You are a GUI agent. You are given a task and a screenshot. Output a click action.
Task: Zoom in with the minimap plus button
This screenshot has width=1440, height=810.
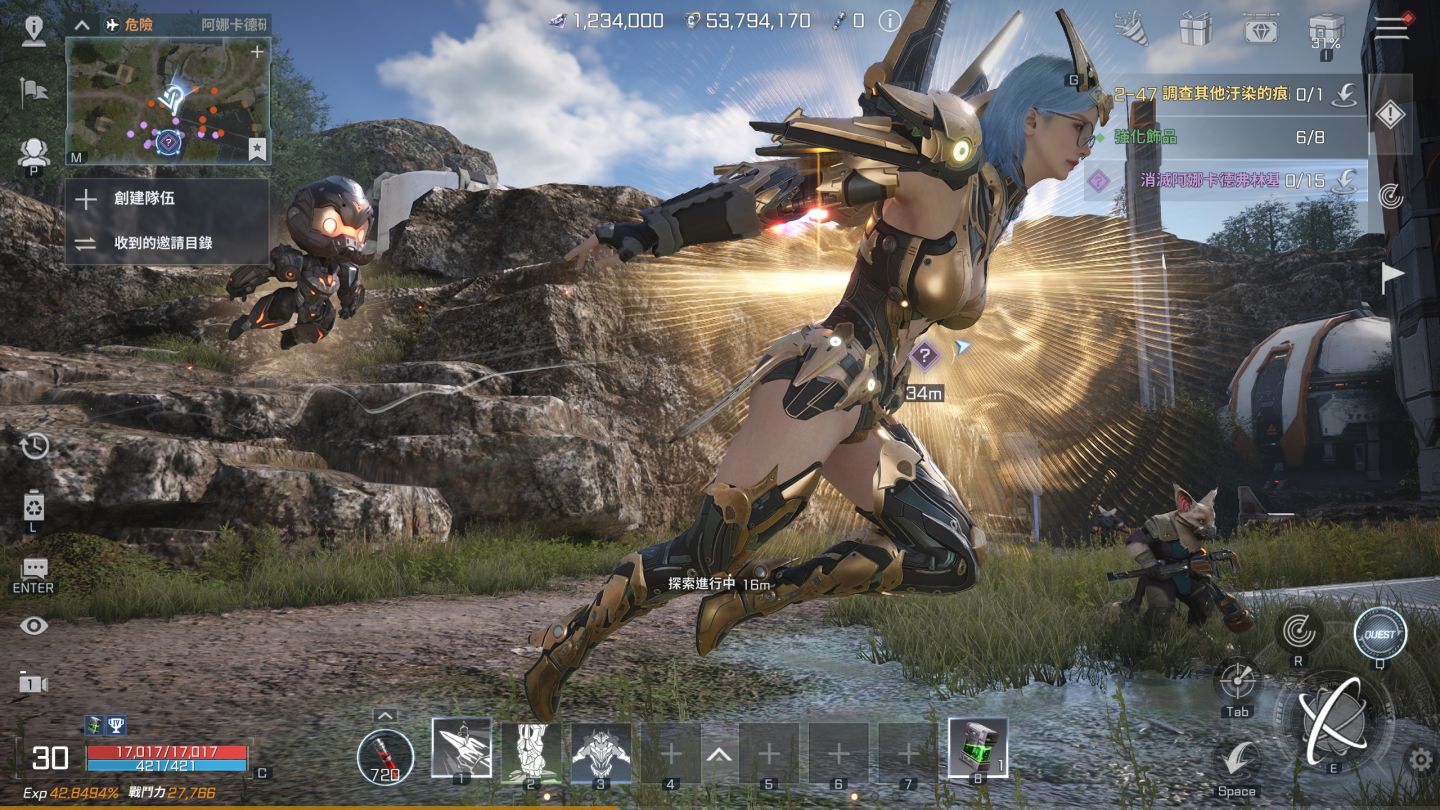pyautogui.click(x=257, y=51)
